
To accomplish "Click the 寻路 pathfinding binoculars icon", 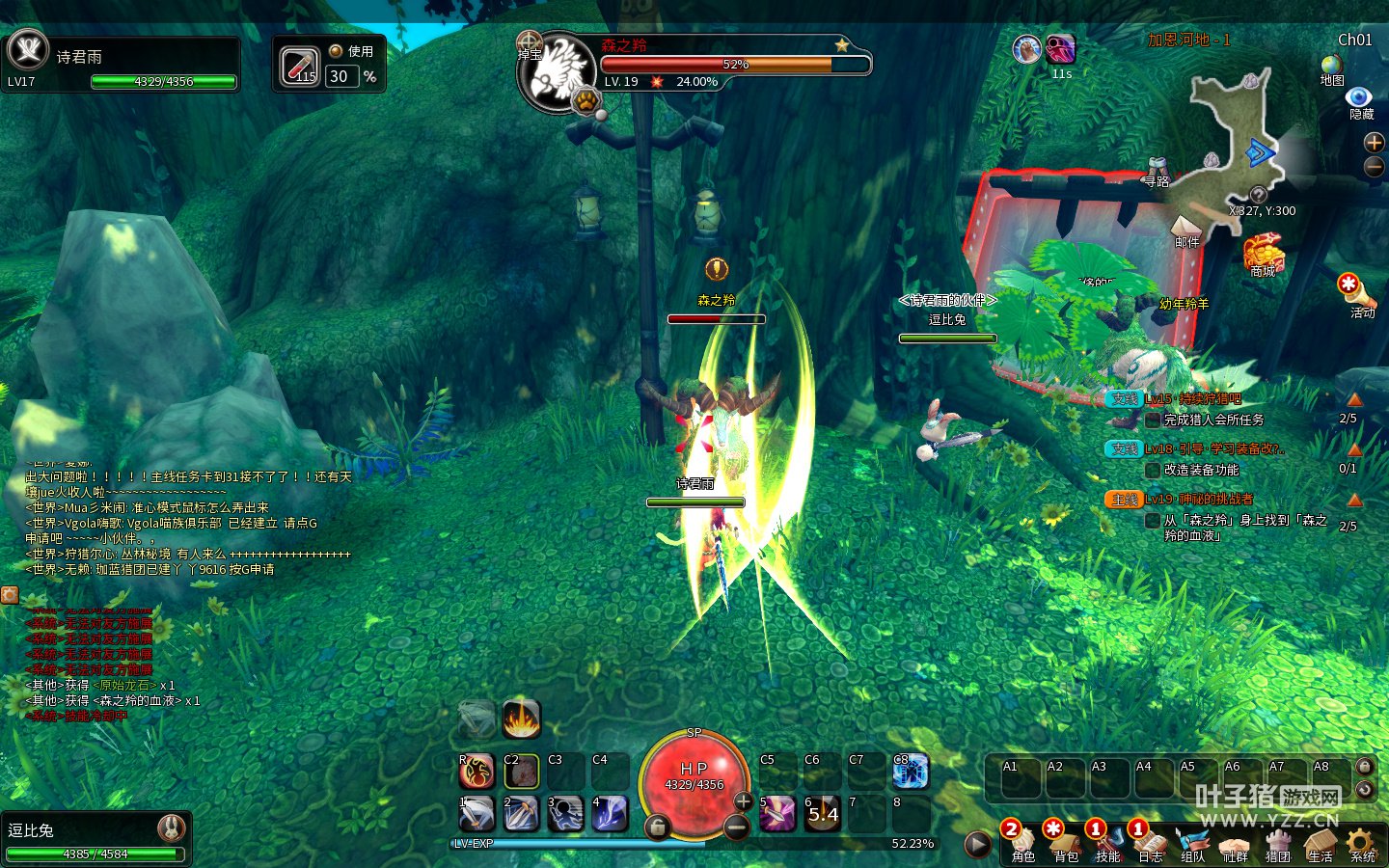I will [1157, 170].
